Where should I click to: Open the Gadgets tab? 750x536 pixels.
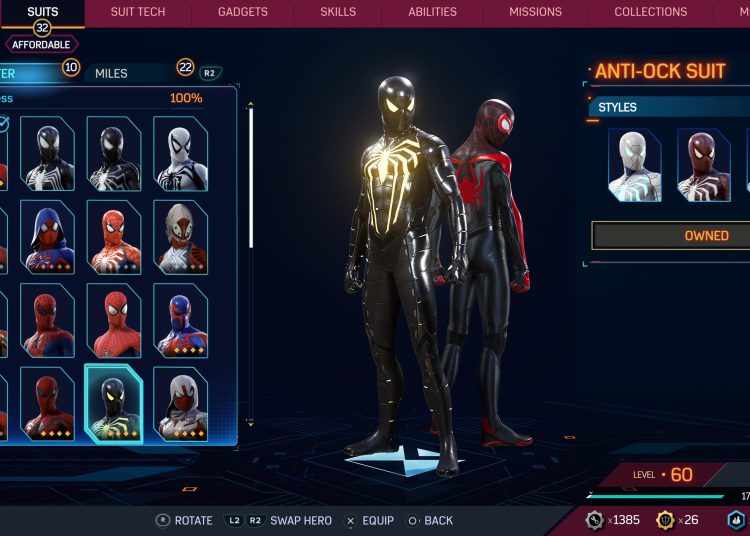(243, 12)
